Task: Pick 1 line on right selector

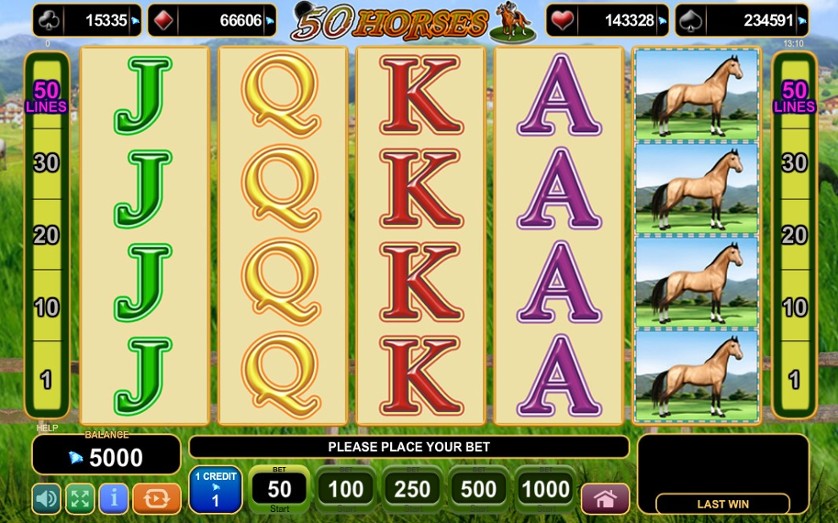Action: tap(794, 379)
